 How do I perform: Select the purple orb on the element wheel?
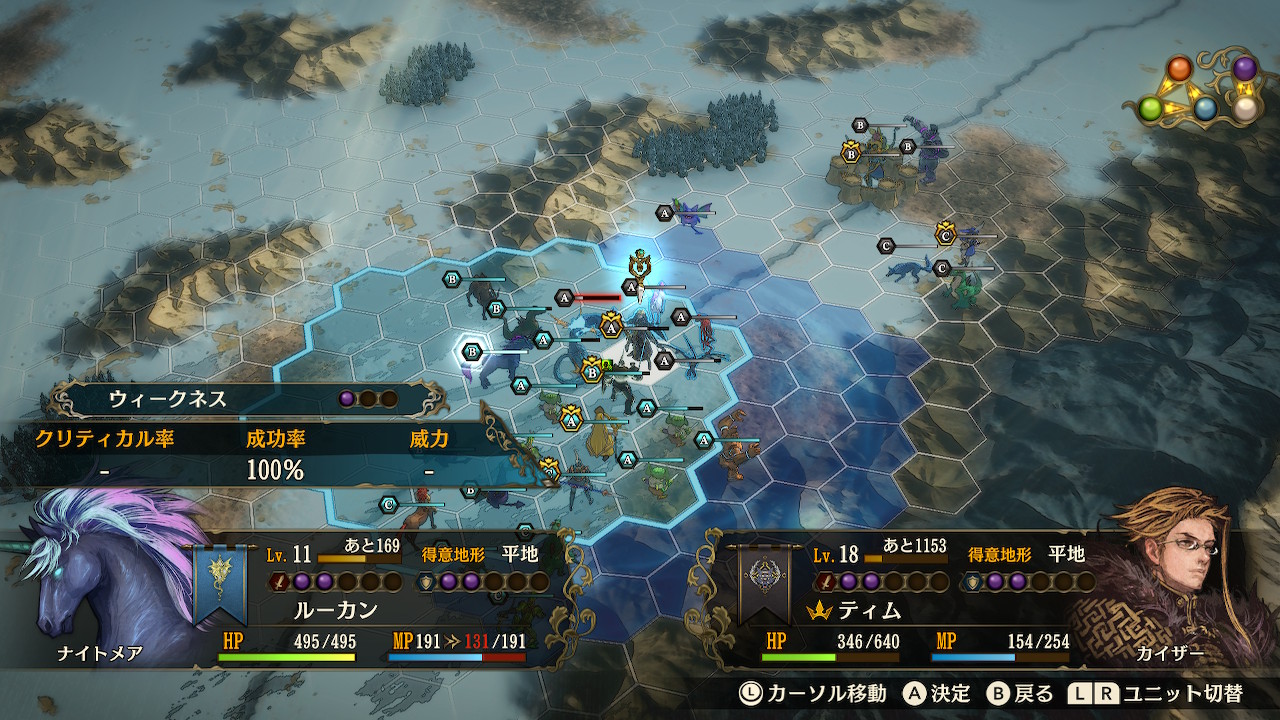(x=1244, y=68)
